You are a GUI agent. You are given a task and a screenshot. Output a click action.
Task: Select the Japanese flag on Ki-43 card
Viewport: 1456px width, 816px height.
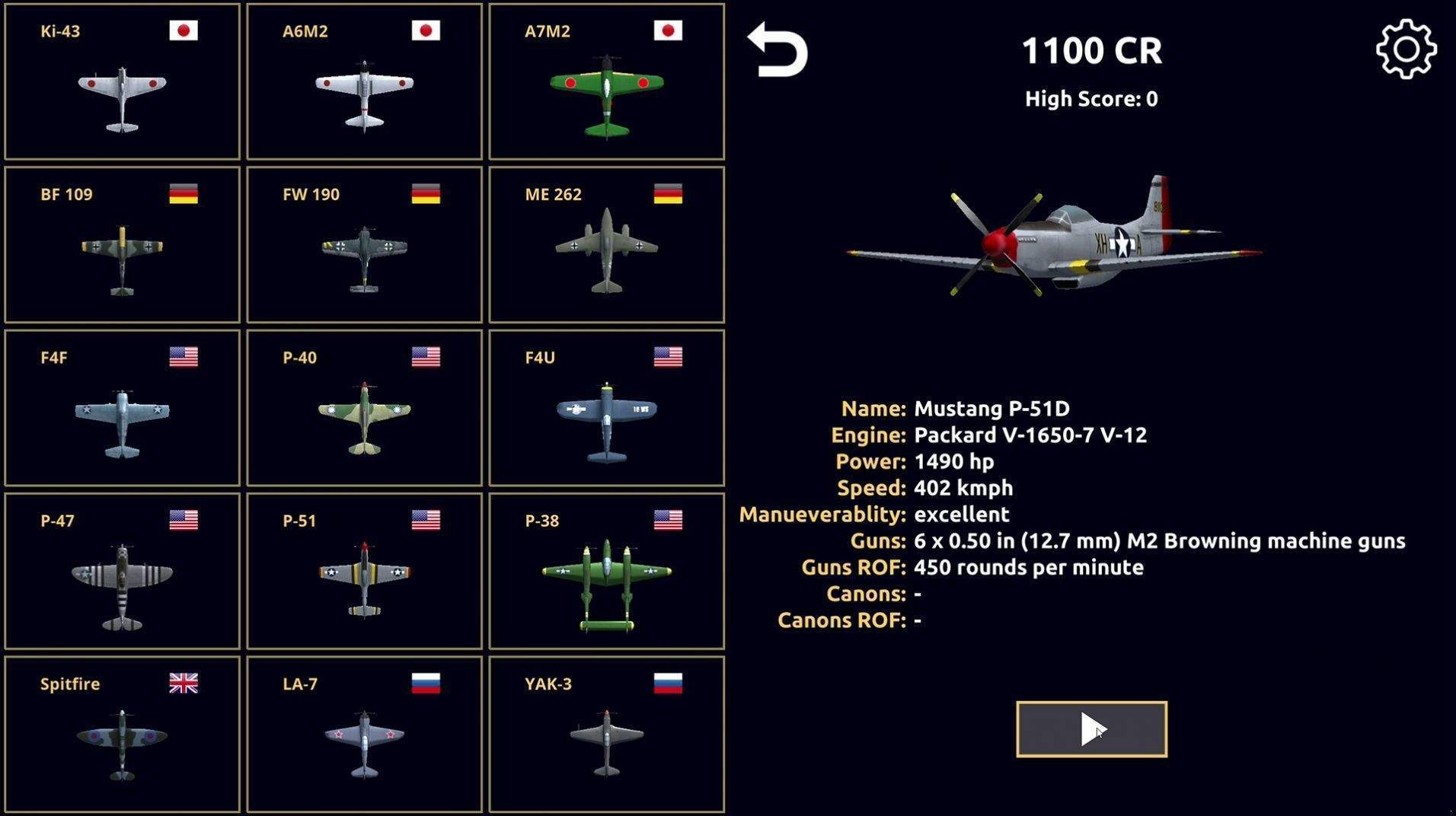tap(183, 32)
